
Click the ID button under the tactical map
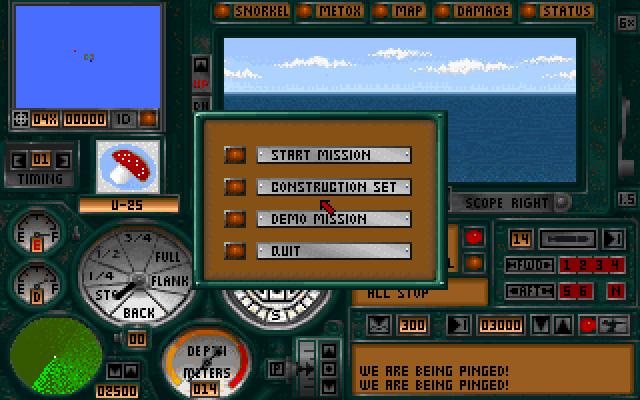coord(123,119)
